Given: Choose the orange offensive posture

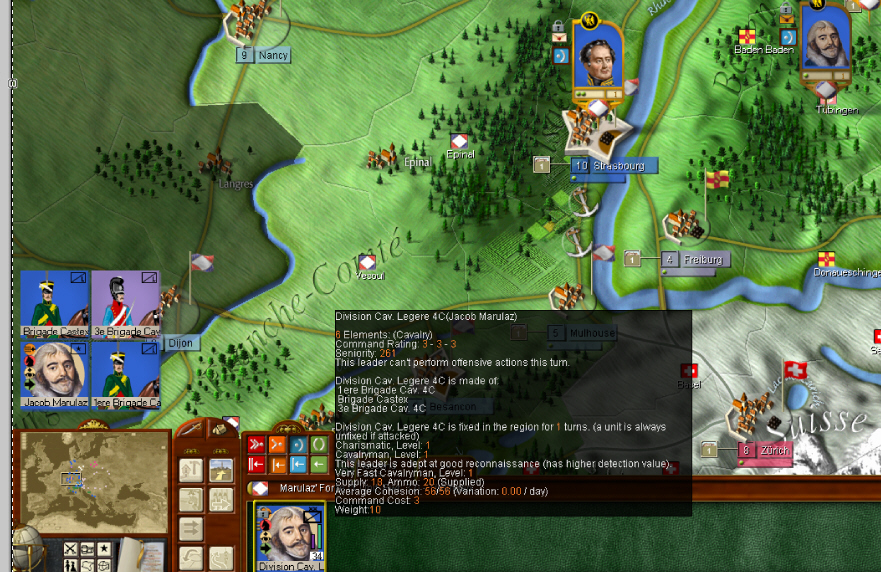Looking at the screenshot, I should tap(277, 445).
